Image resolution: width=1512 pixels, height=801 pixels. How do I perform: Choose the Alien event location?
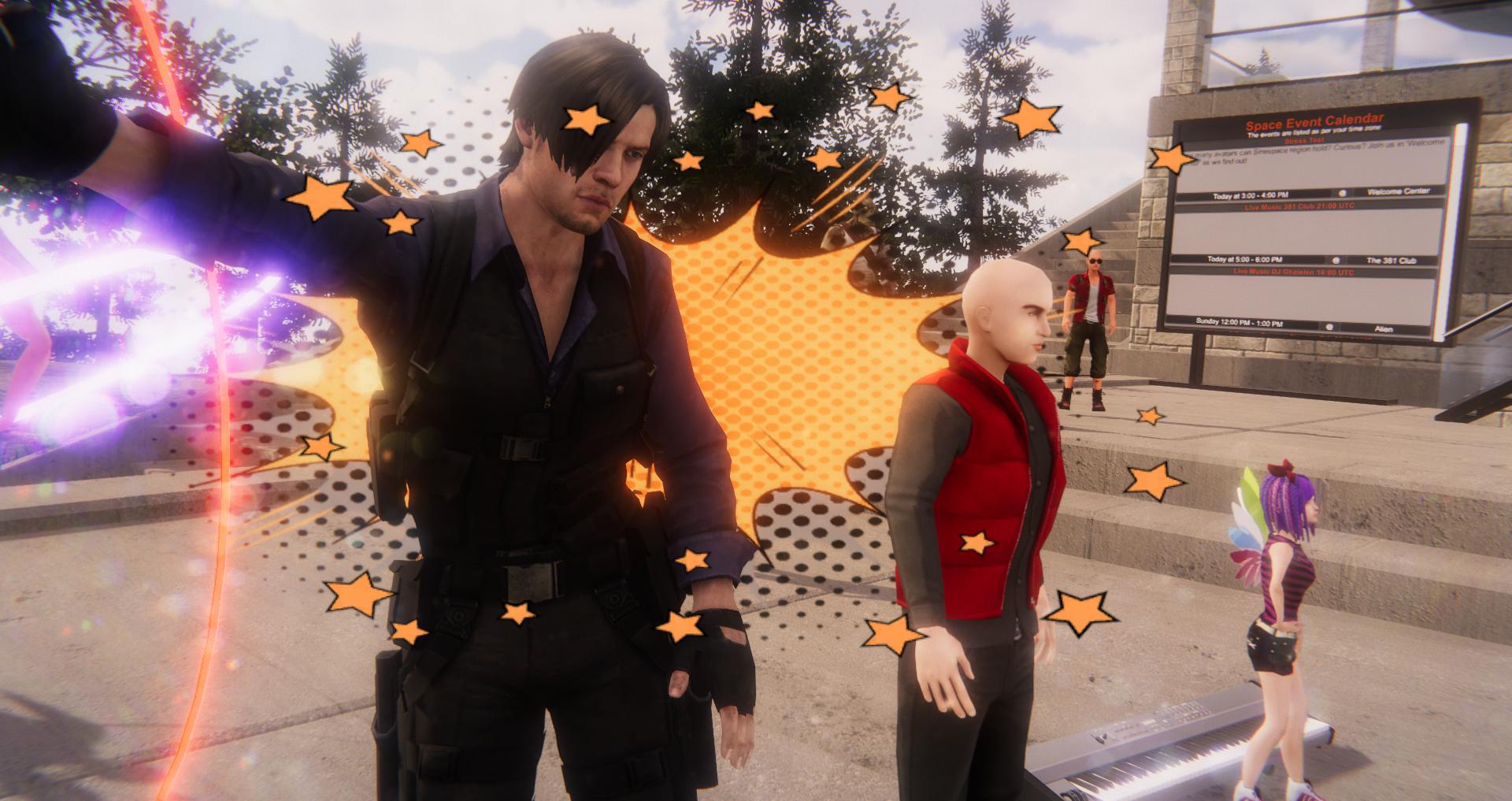tap(1382, 328)
